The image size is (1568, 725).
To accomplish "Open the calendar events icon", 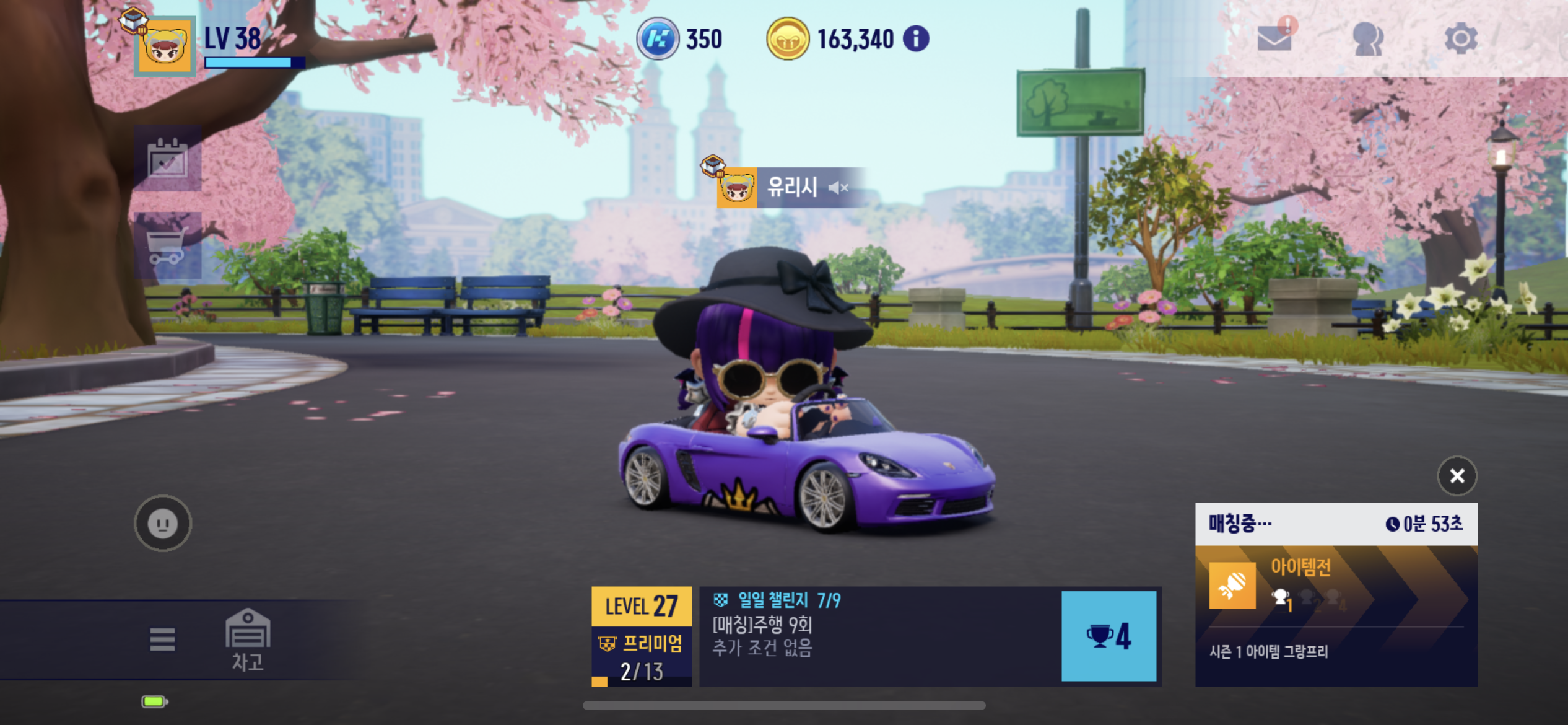I will point(168,159).
